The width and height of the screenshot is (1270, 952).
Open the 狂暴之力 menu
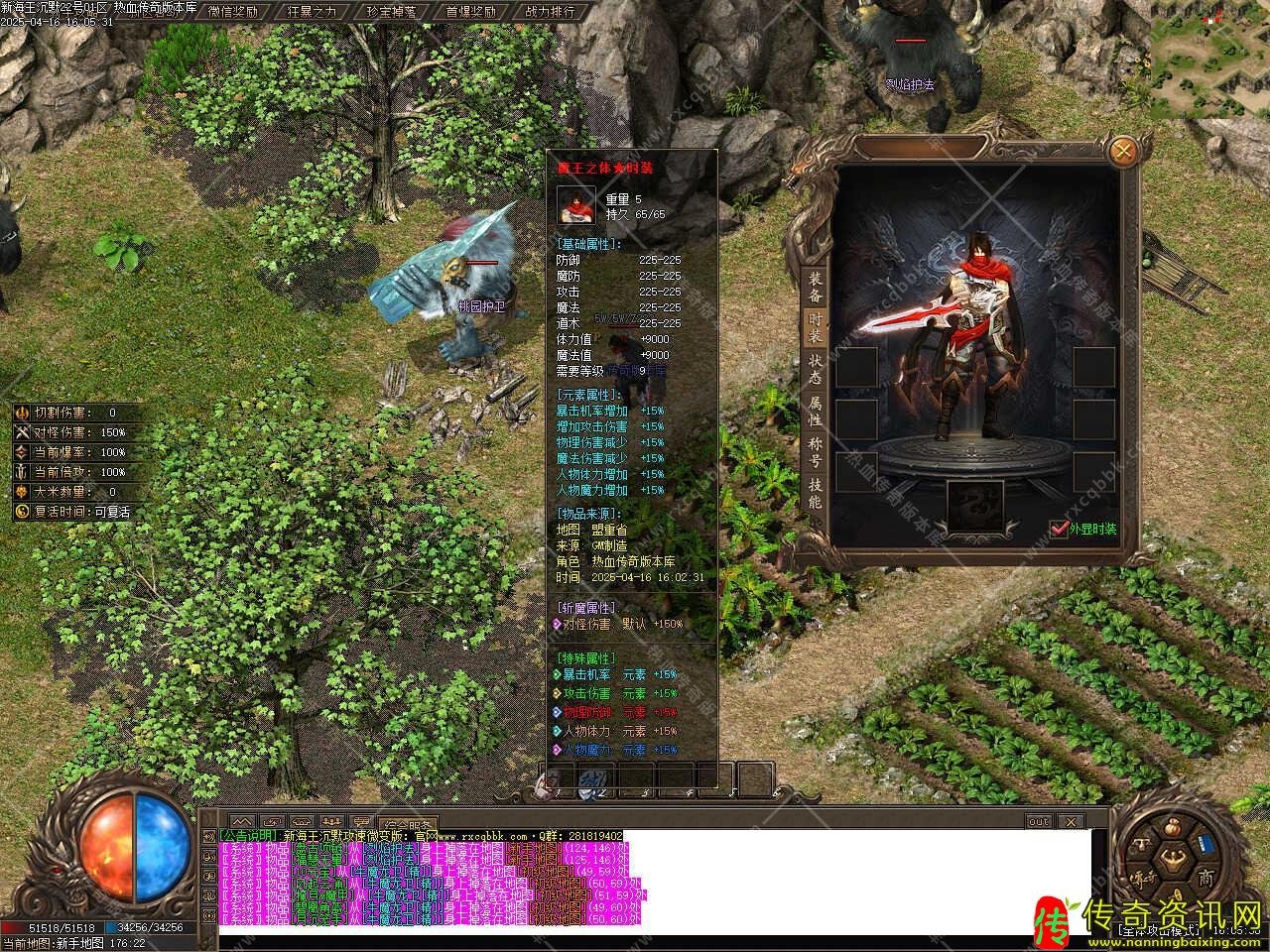(311, 12)
